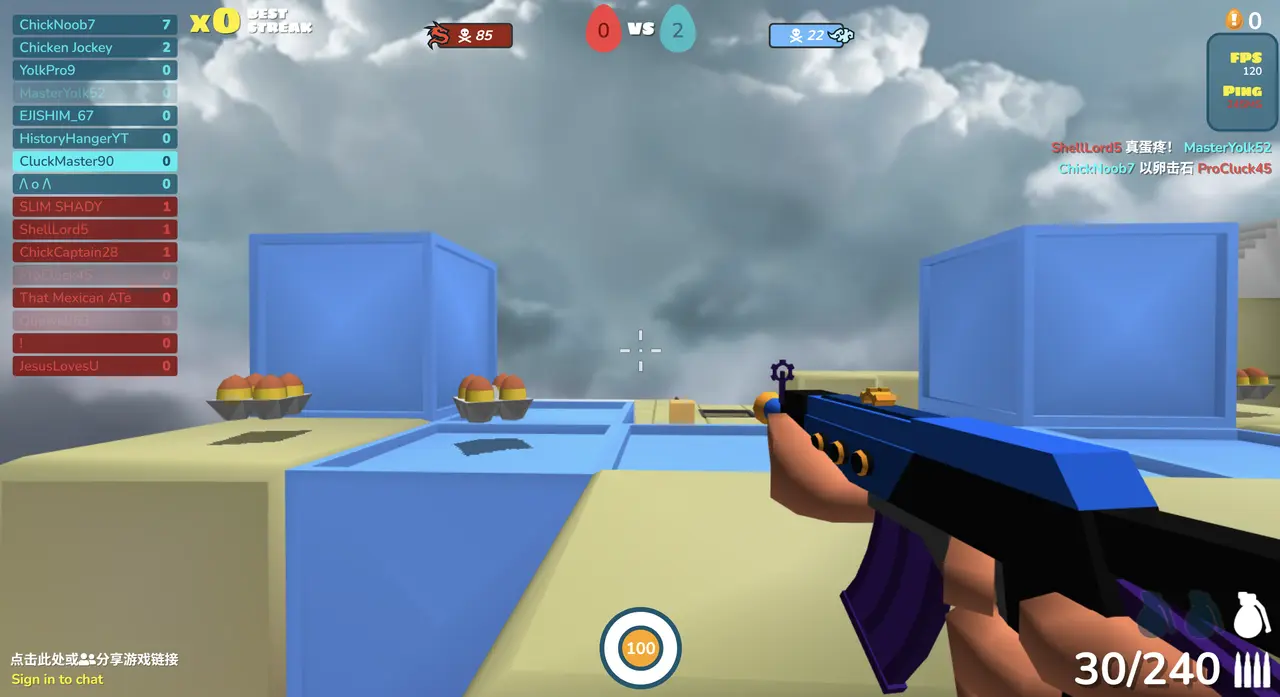Click the highlighted CluckMaster90 row

pos(95,161)
